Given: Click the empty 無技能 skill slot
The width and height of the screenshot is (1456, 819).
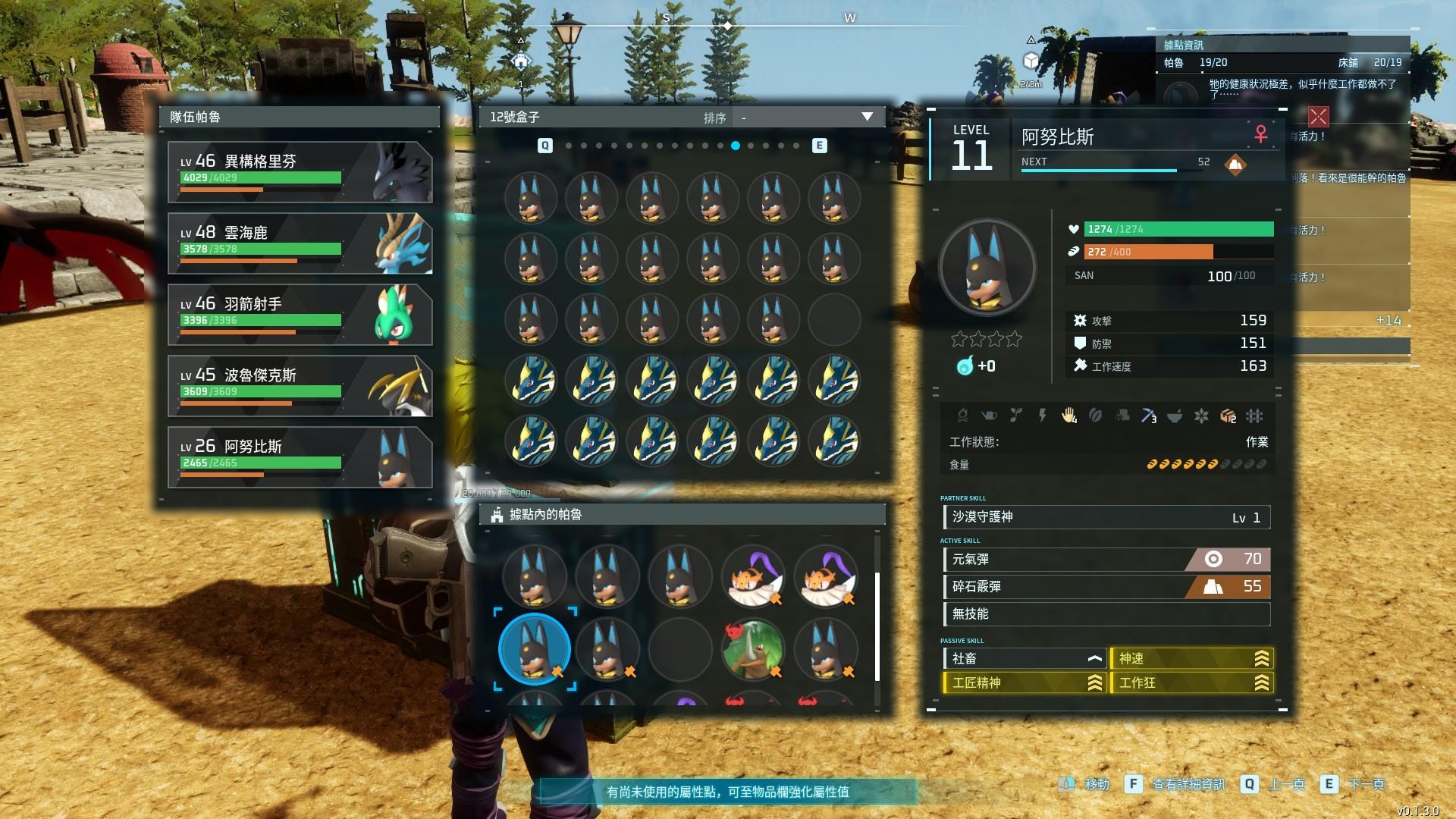Looking at the screenshot, I should [x=1106, y=614].
